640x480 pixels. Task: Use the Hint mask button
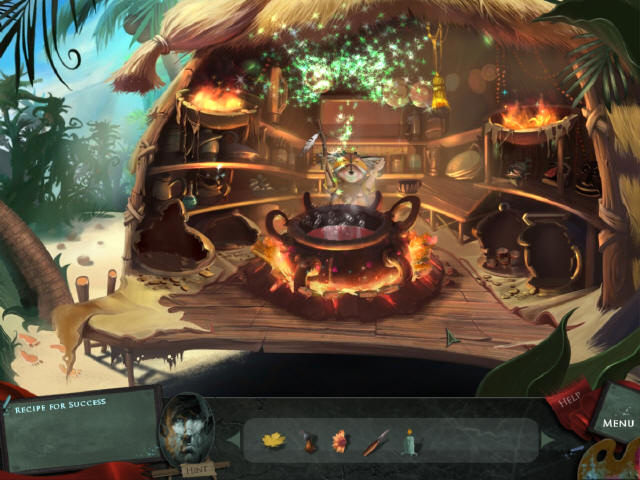[x=188, y=430]
